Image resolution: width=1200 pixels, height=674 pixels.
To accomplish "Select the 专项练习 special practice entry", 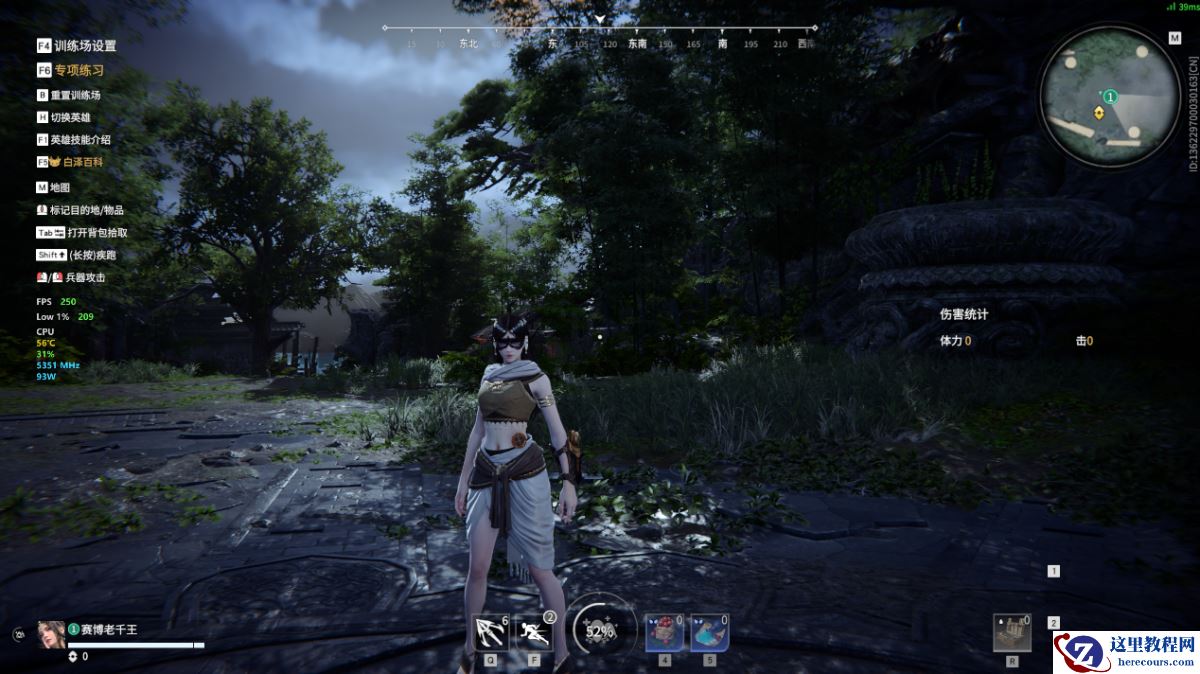I will (x=70, y=71).
